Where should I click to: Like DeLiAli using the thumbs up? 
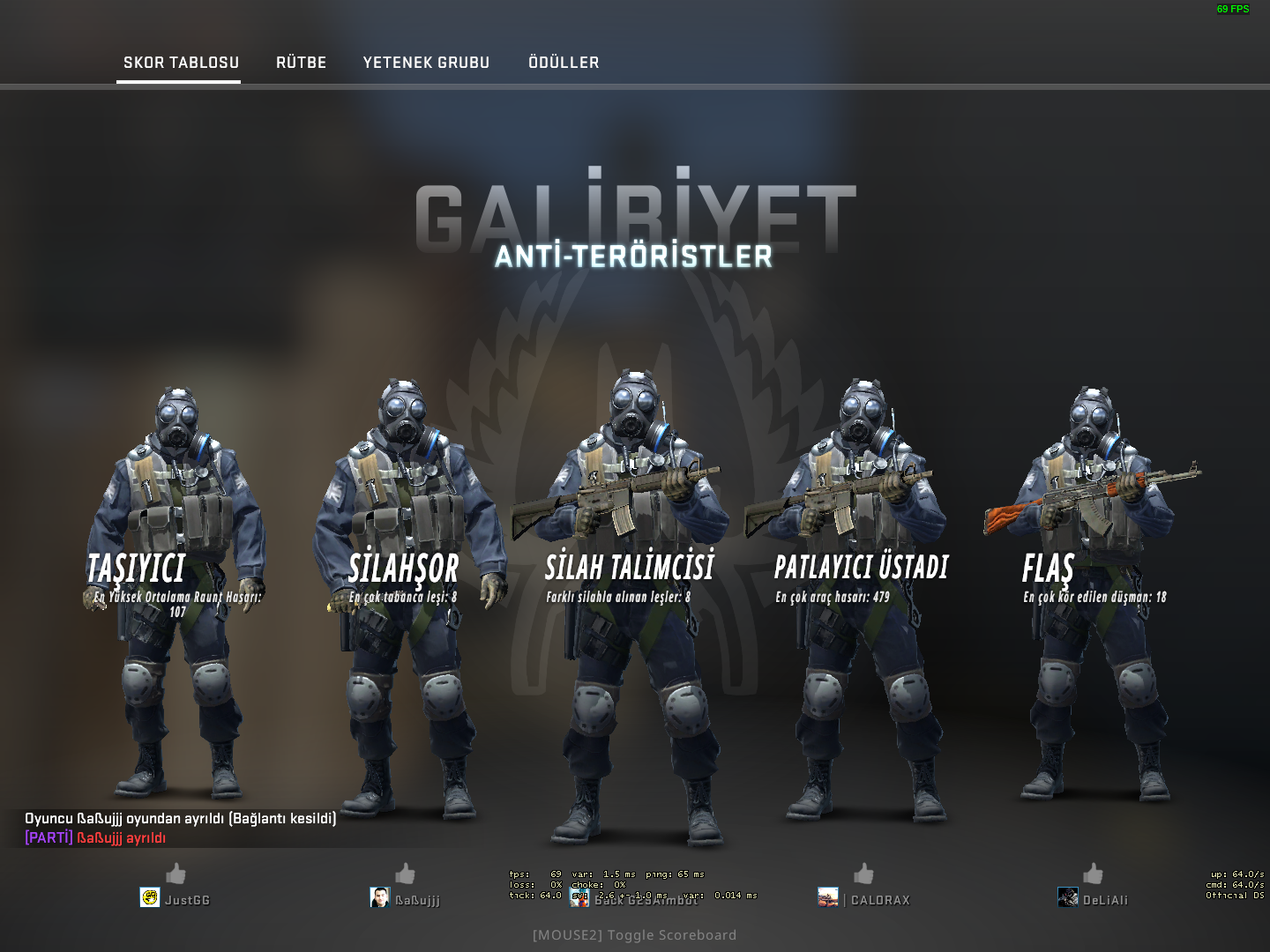pyautogui.click(x=1093, y=874)
